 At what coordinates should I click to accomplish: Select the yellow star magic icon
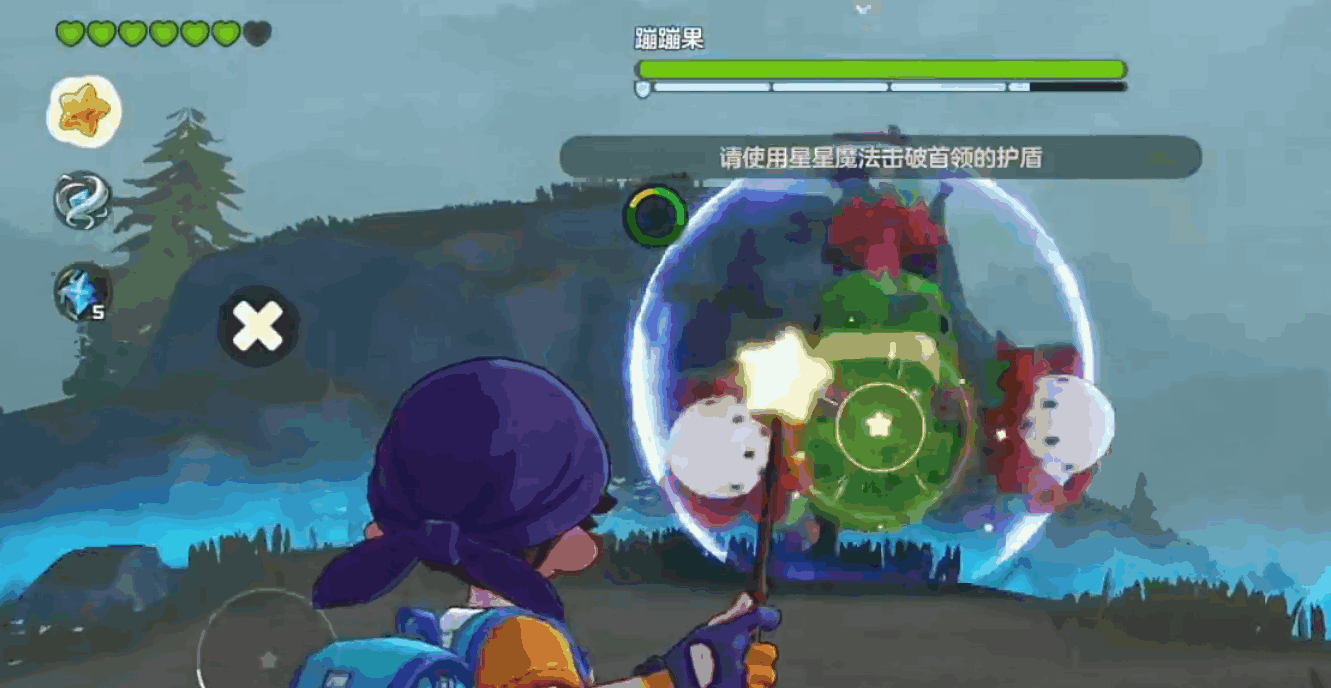pyautogui.click(x=84, y=111)
